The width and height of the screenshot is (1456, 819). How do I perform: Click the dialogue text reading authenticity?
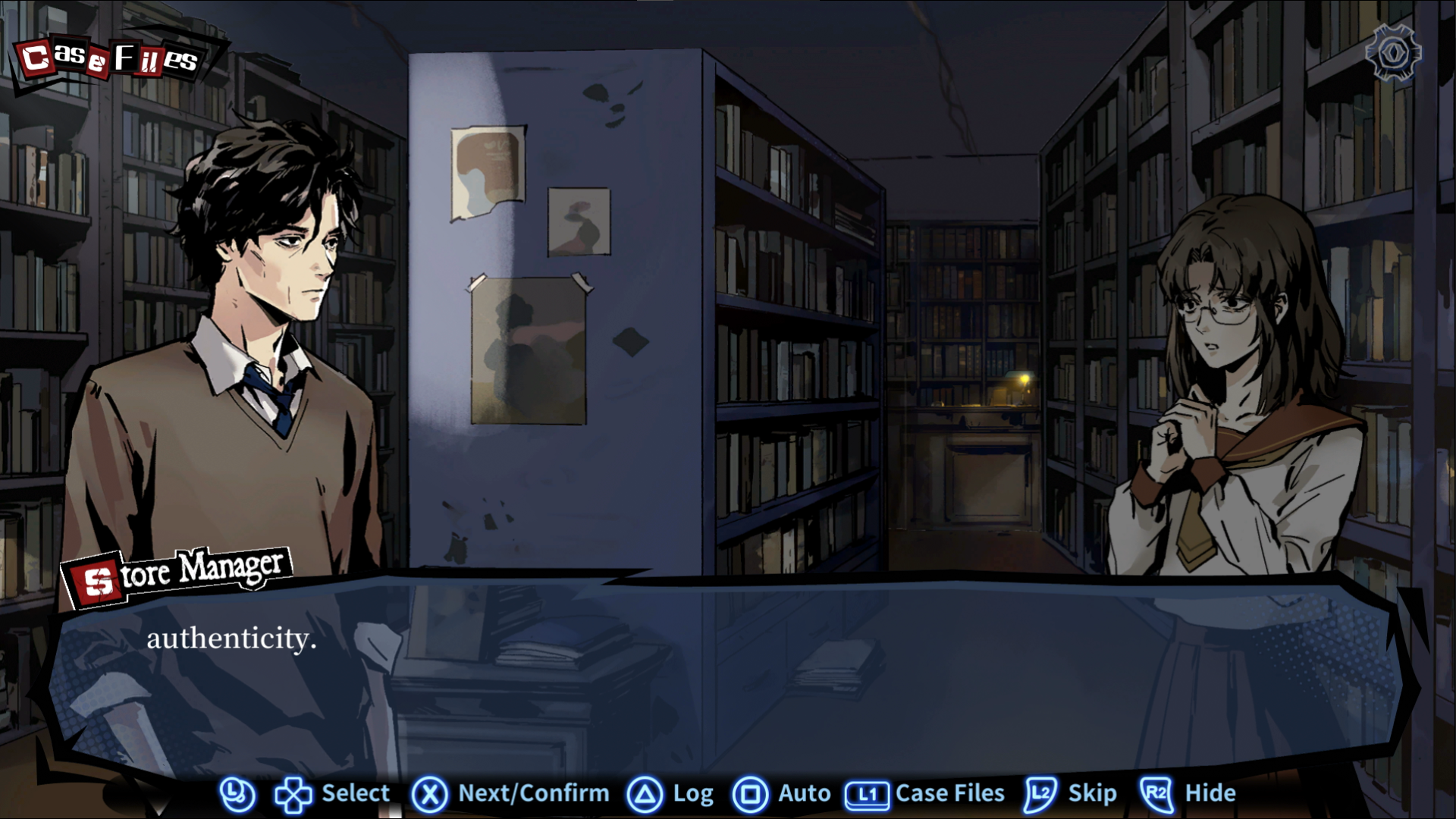tap(232, 641)
